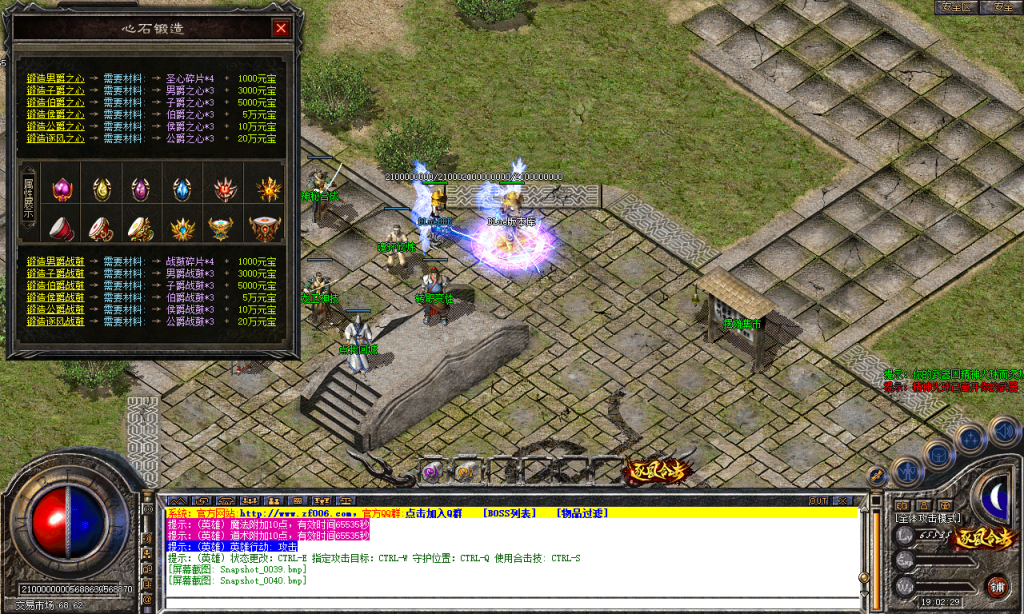This screenshot has width=1024, height=614.
Task: Forge the 男爵战鼓 via its link
Action: 56,261
